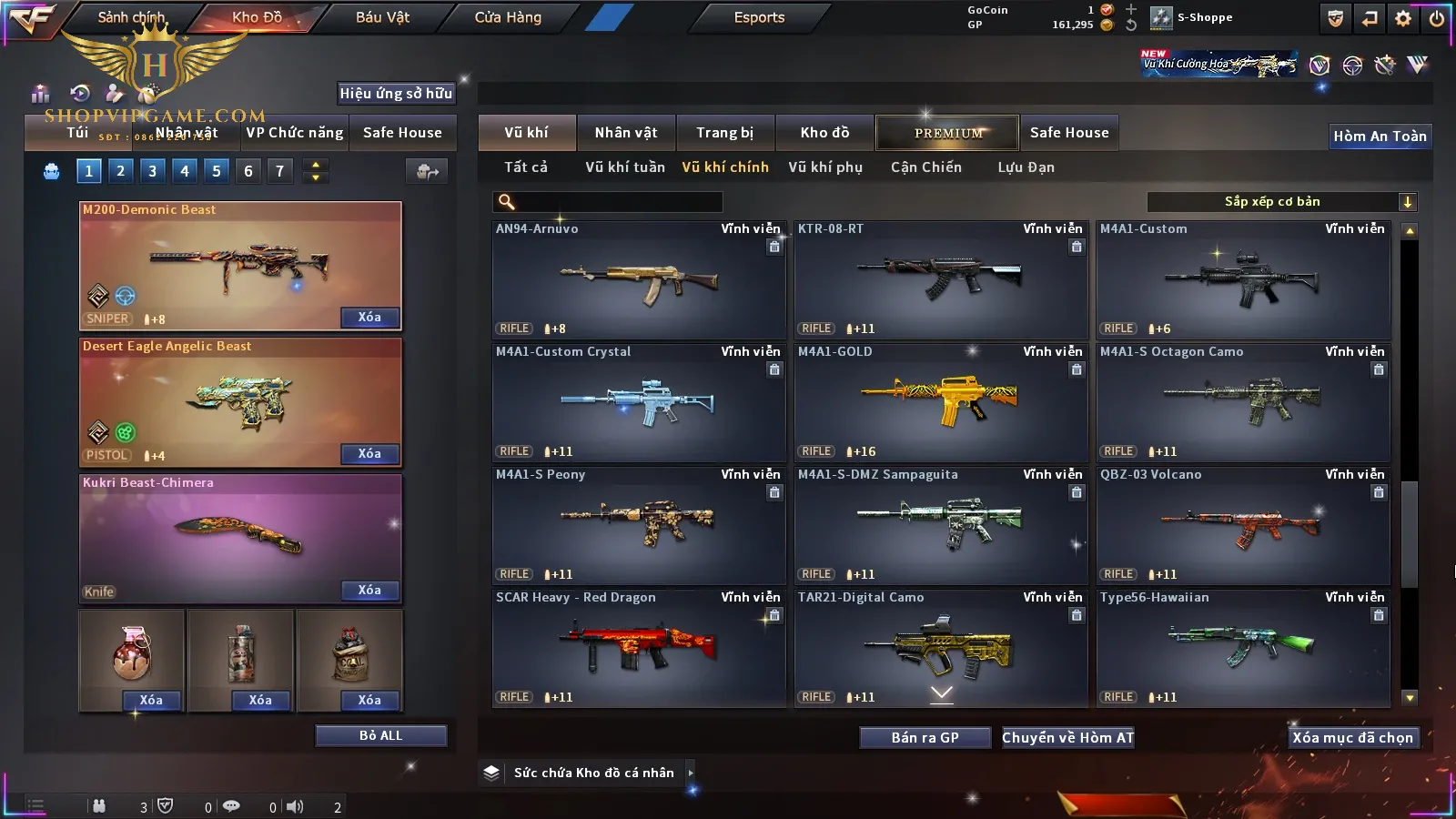The width and height of the screenshot is (1456, 819).
Task: Click the Bỏ ALL button
Action: 380,735
